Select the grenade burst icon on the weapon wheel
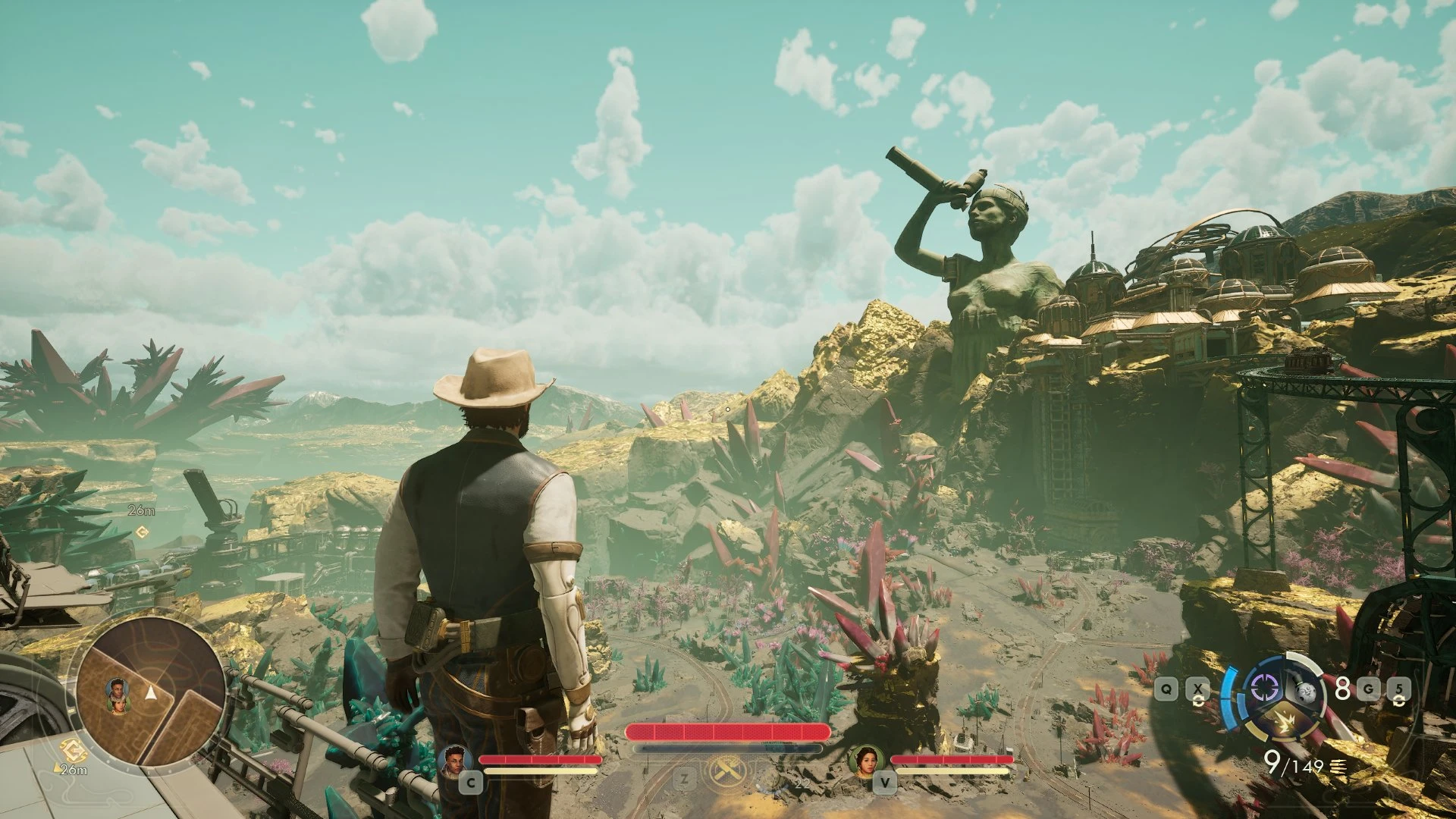Viewport: 1456px width, 819px height. click(x=1285, y=722)
